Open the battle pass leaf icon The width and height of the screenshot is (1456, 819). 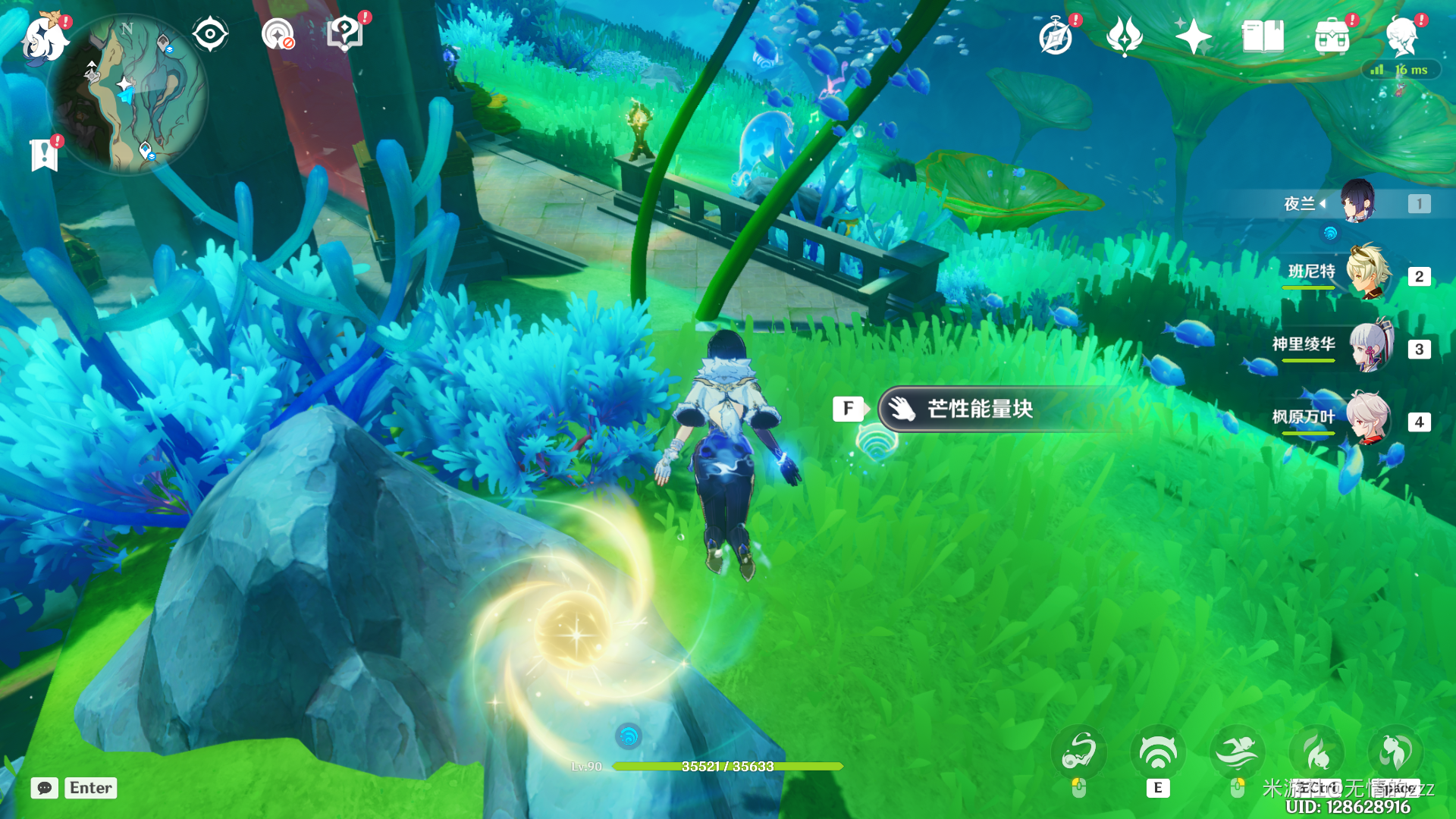(x=1125, y=36)
